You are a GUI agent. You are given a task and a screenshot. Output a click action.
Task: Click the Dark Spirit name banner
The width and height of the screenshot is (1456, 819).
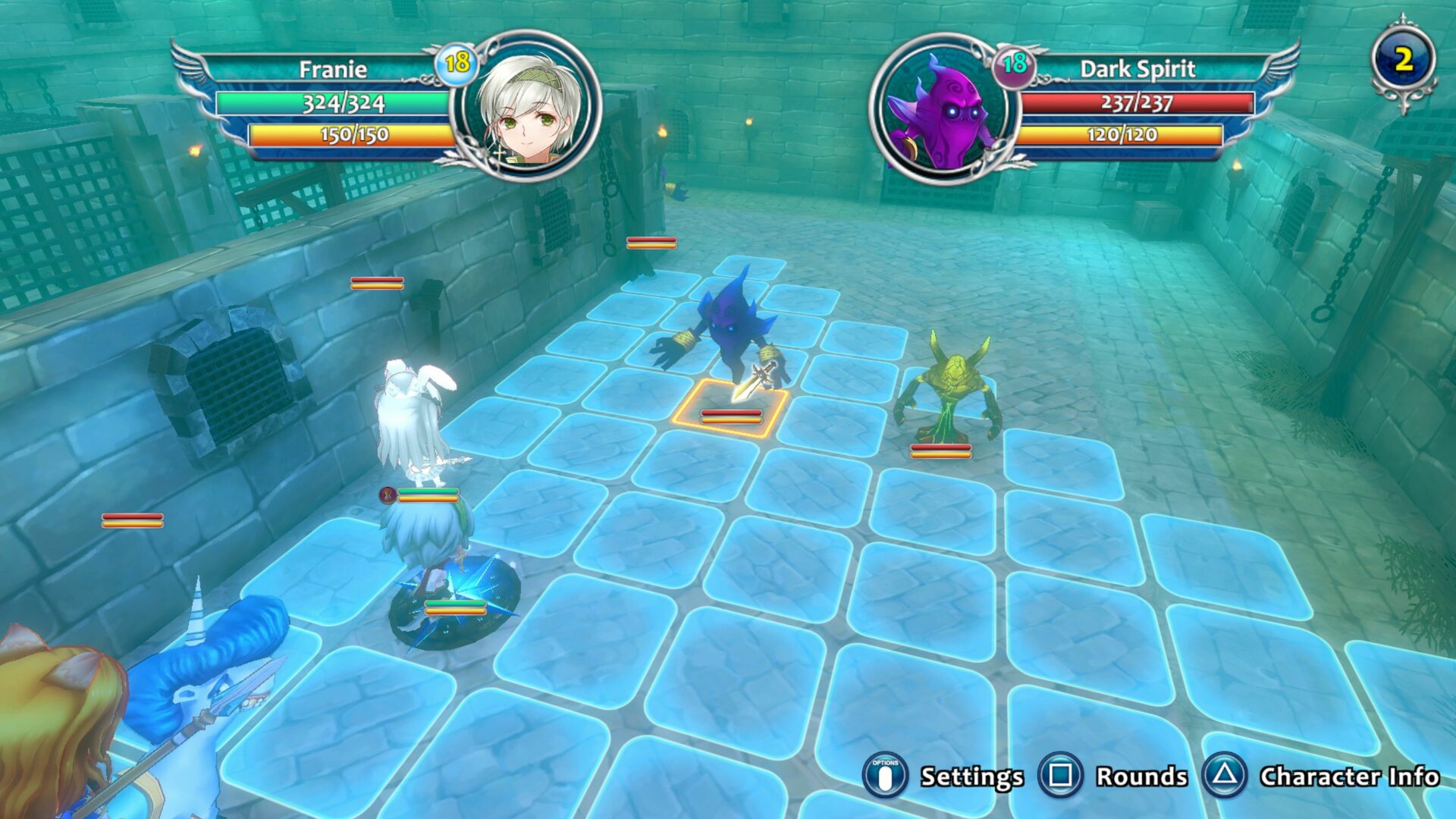[x=1137, y=68]
